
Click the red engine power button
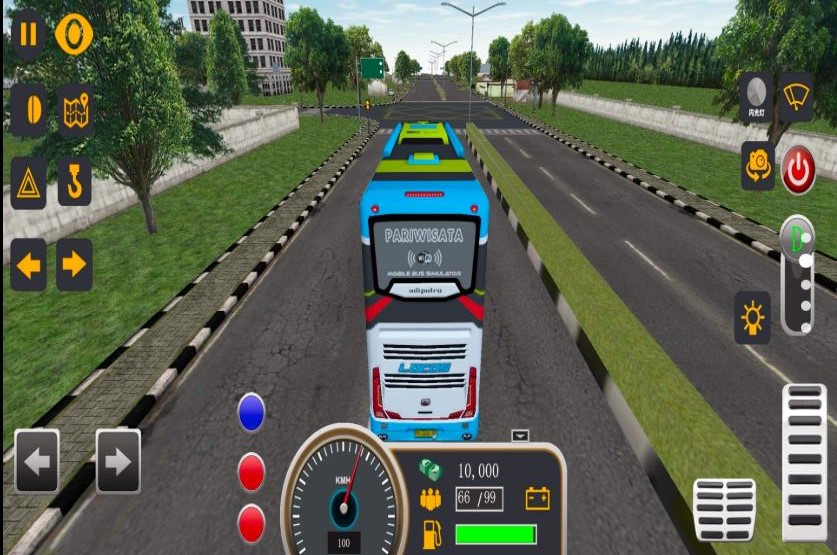pos(798,169)
